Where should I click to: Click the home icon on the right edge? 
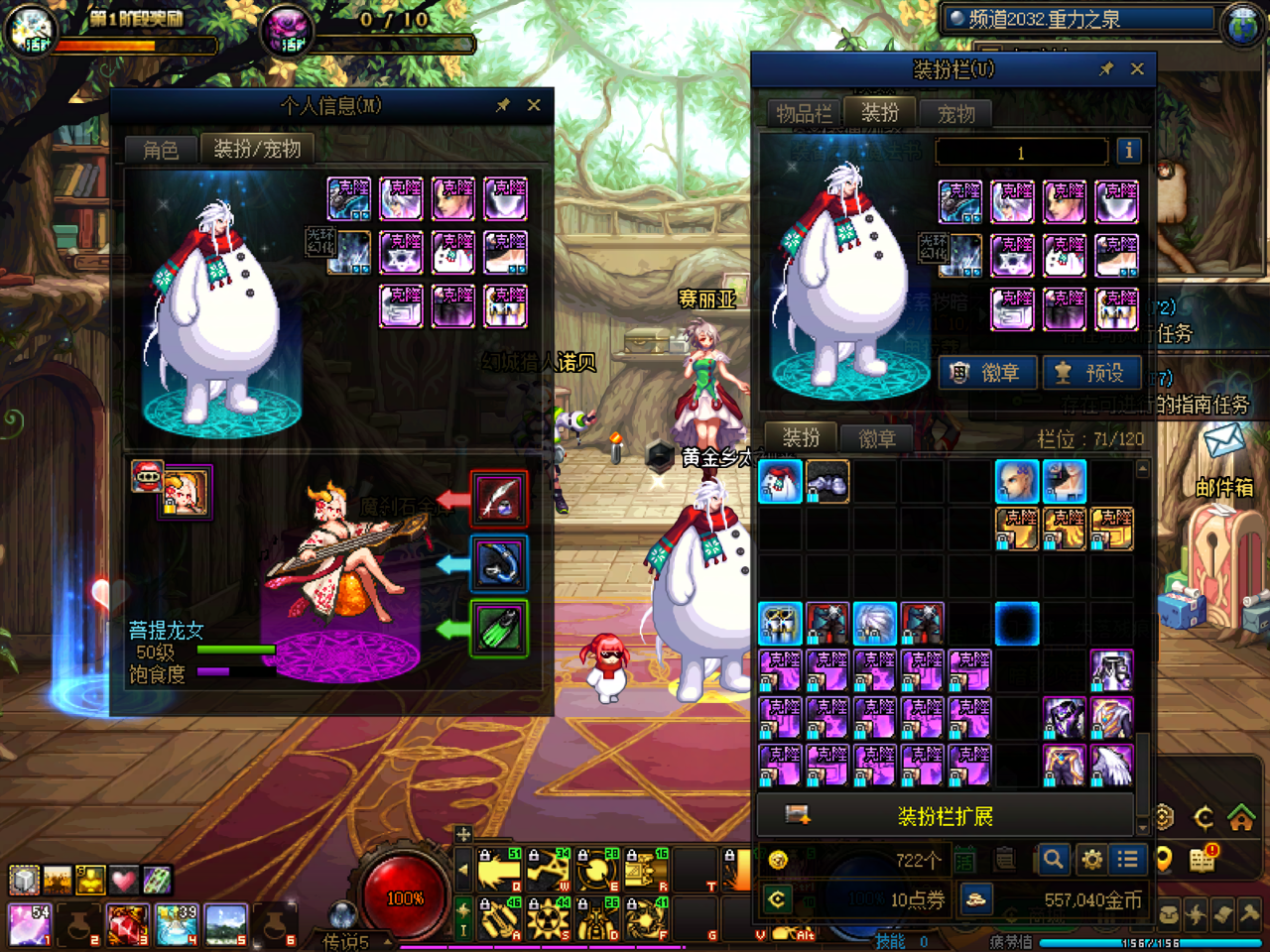1241,818
